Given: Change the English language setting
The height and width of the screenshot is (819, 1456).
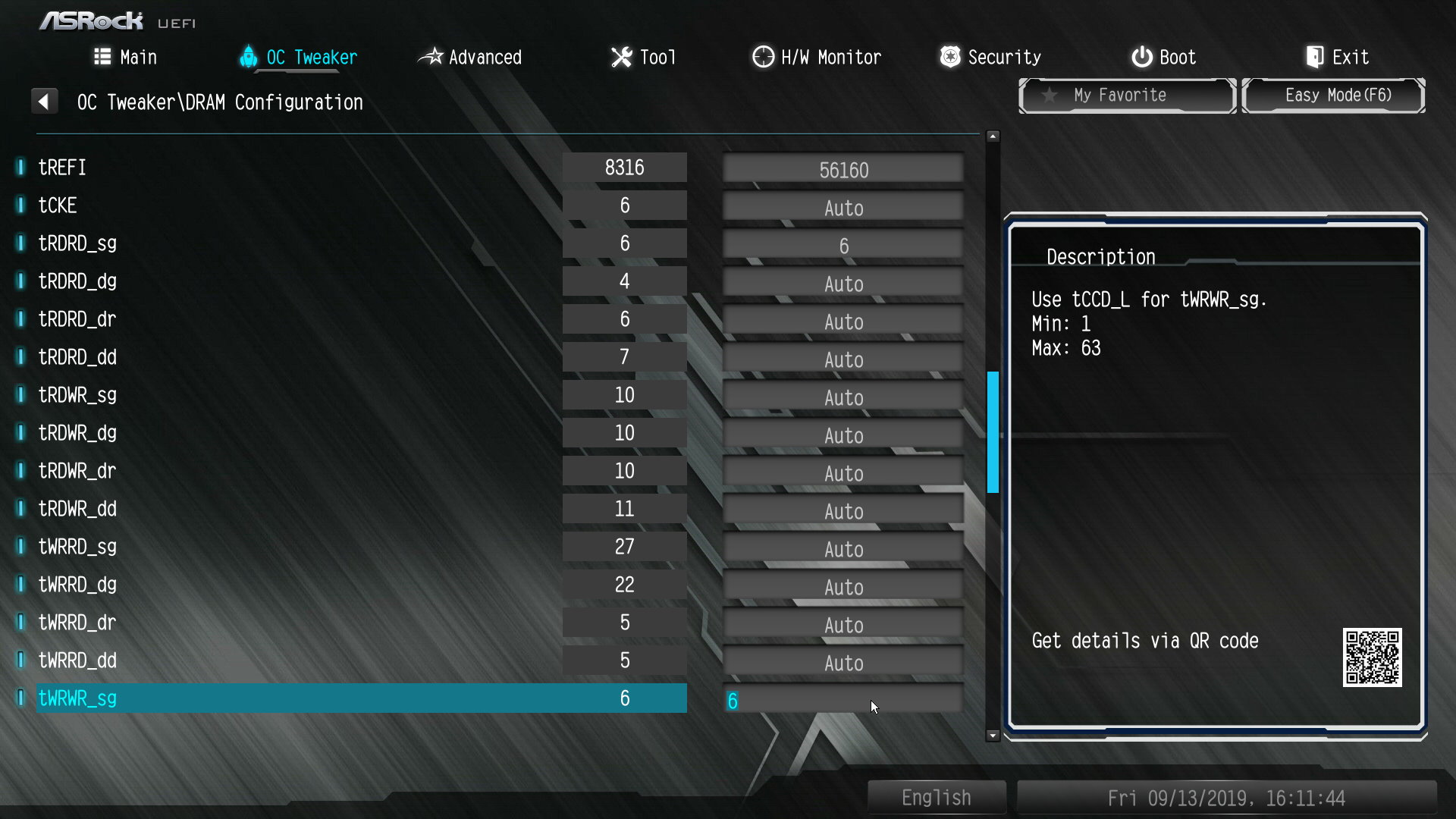Looking at the screenshot, I should 937,798.
